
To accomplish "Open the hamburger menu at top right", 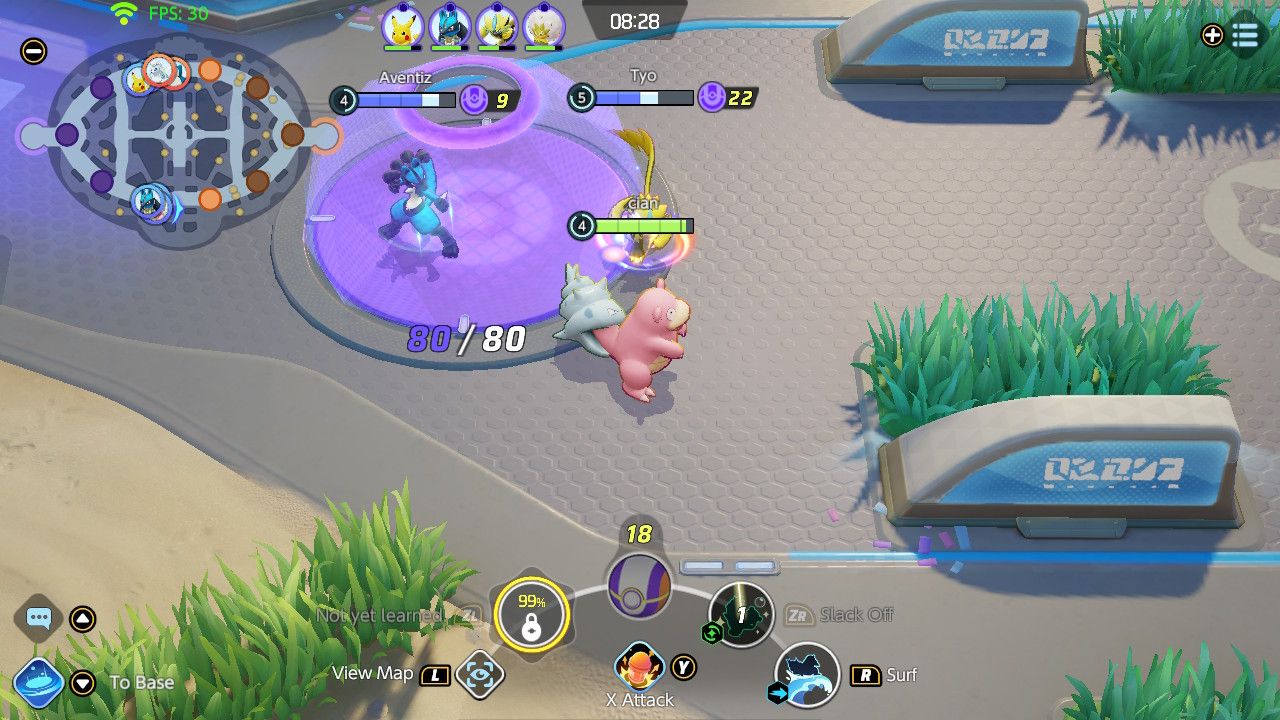I will coord(1245,36).
